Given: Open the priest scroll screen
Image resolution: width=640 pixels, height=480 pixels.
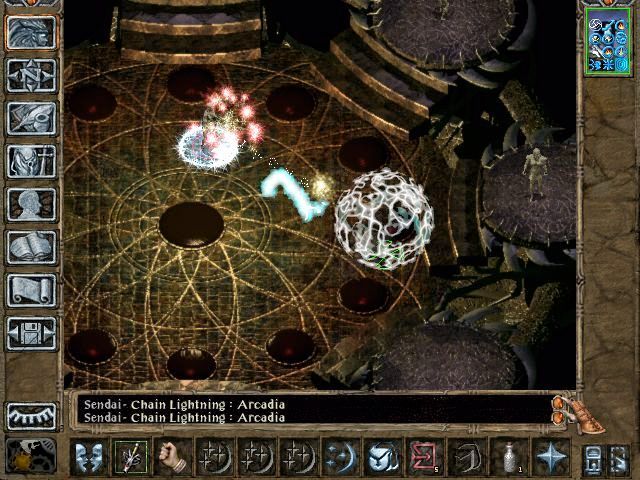Looking at the screenshot, I should (31, 290).
